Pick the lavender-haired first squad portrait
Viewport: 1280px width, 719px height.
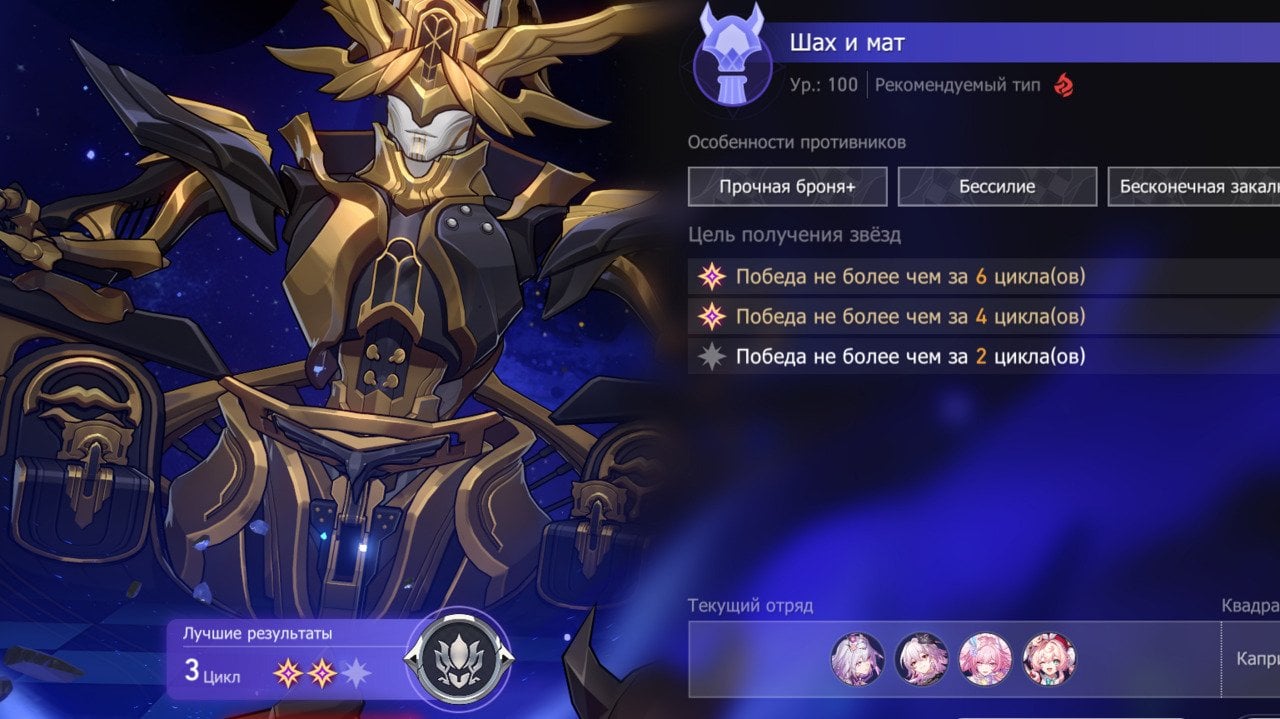(x=857, y=659)
